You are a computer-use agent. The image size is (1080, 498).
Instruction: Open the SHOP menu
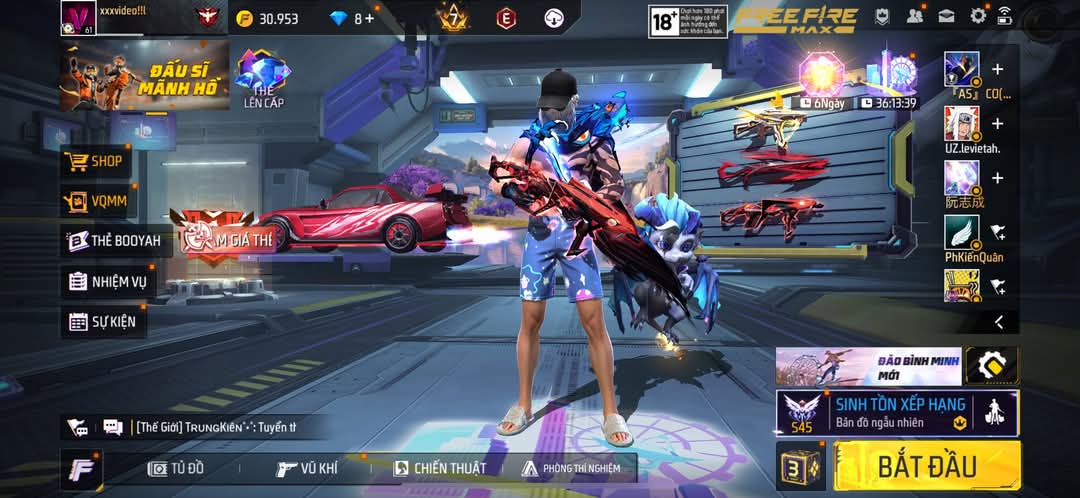pos(95,161)
